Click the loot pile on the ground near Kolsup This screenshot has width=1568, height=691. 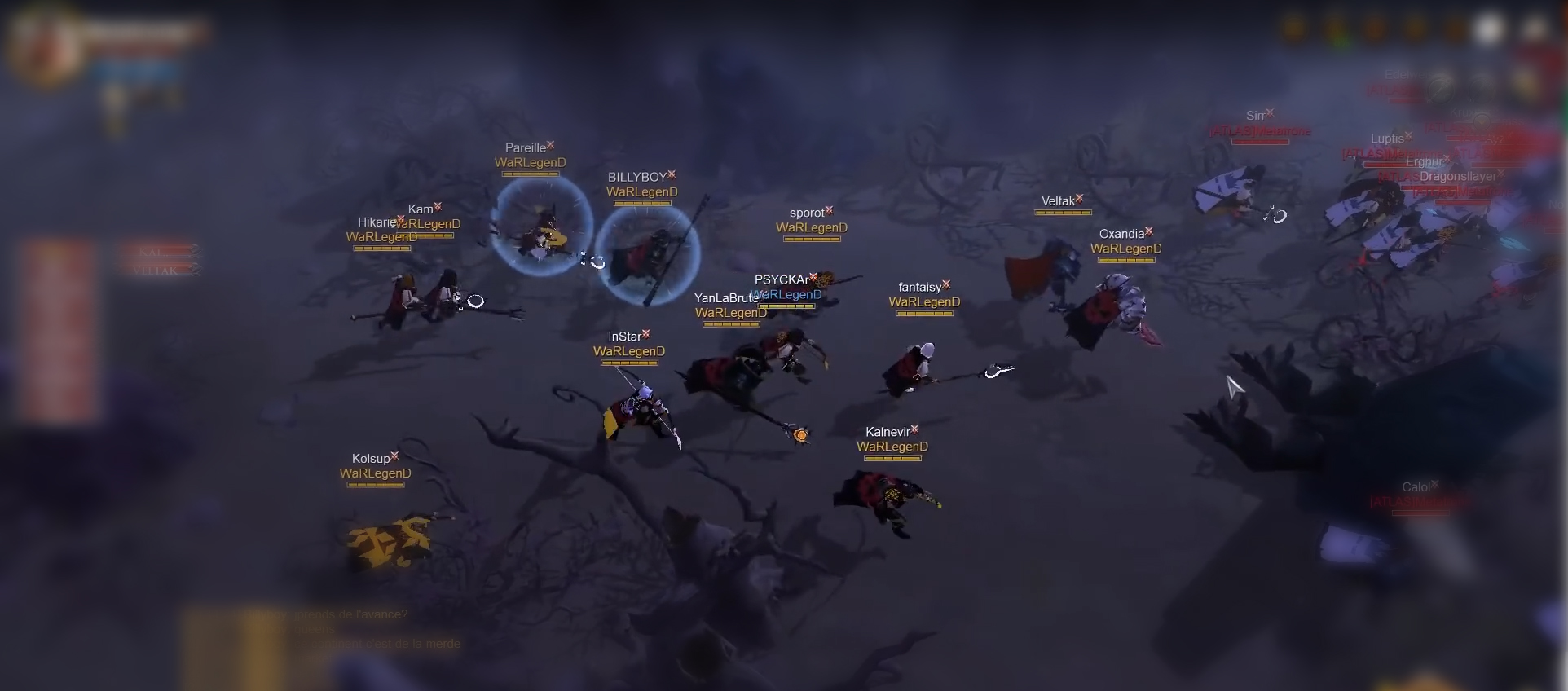tap(391, 542)
